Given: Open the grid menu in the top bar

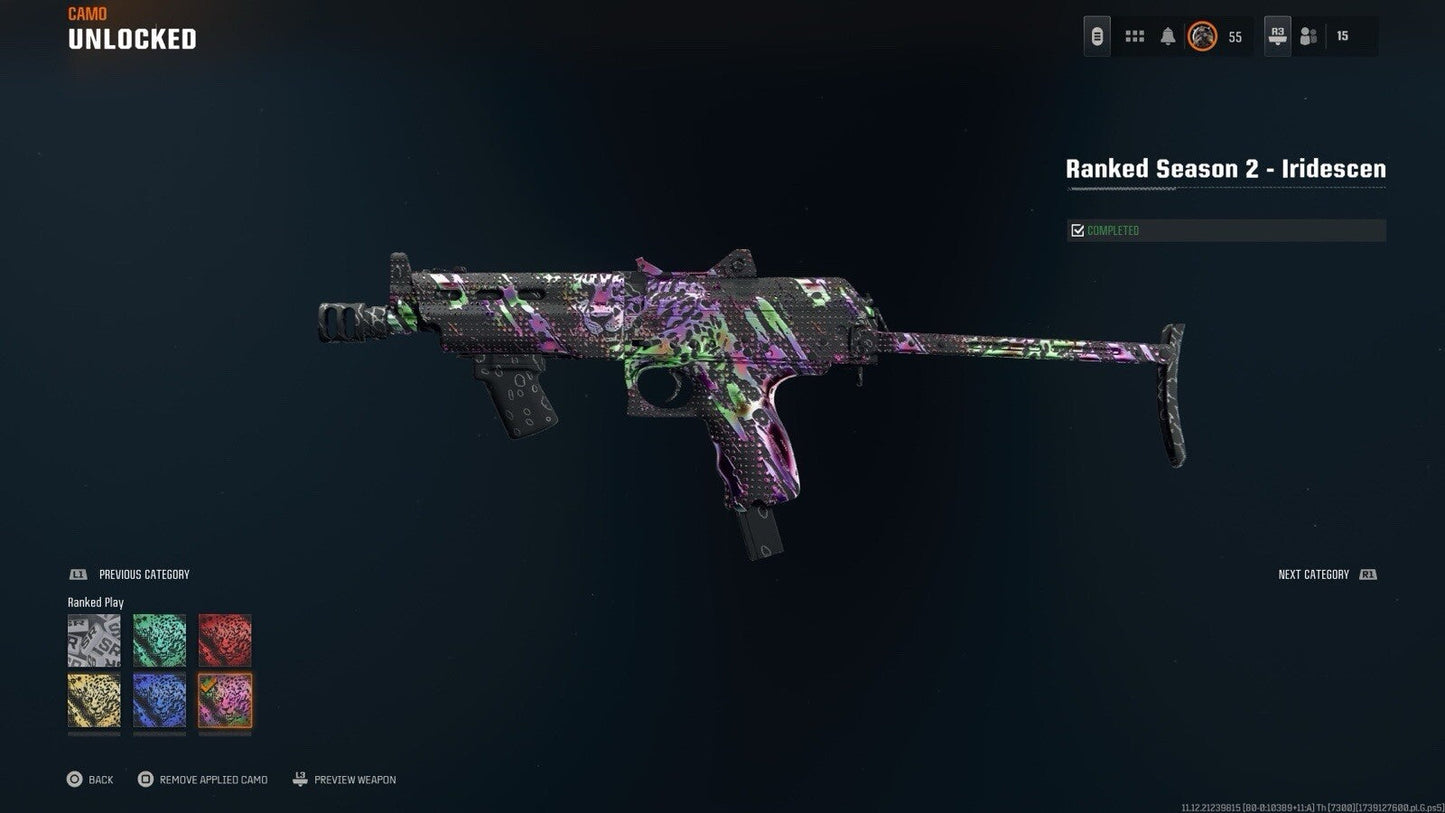Looking at the screenshot, I should [1134, 35].
